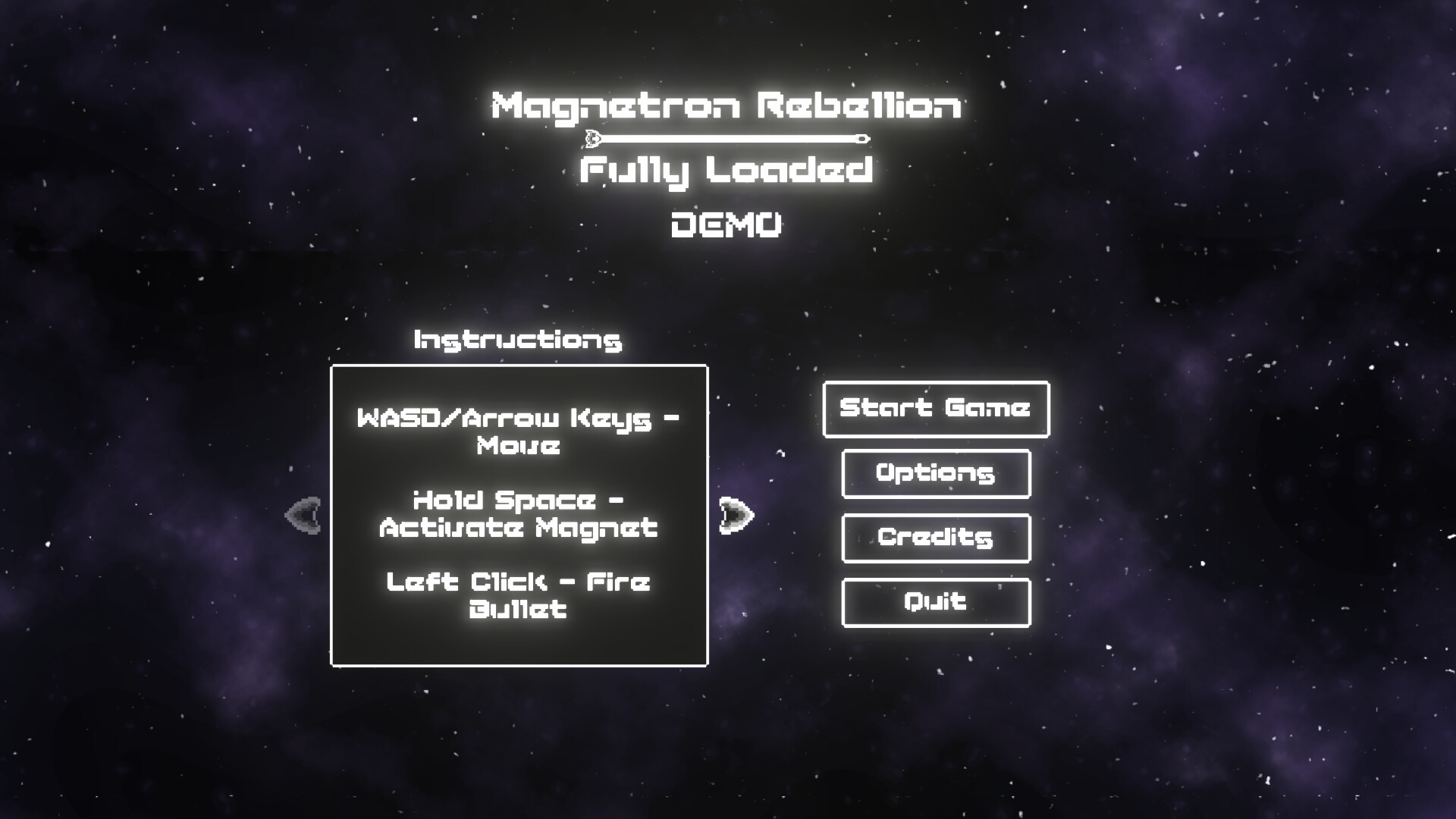Open the Options menu
Screen dimensions: 1456x819
[x=936, y=473]
